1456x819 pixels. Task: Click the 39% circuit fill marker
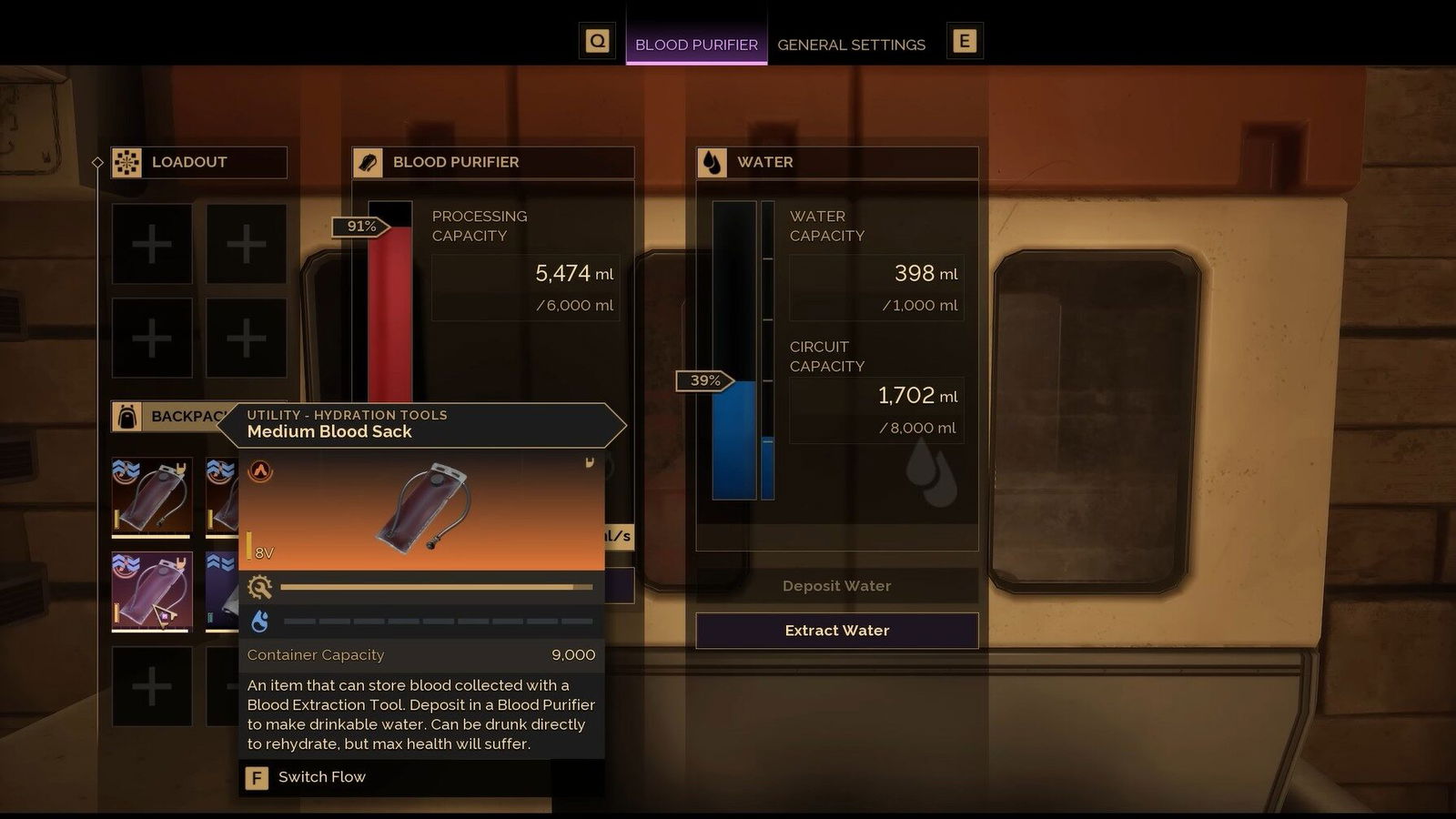(x=703, y=381)
